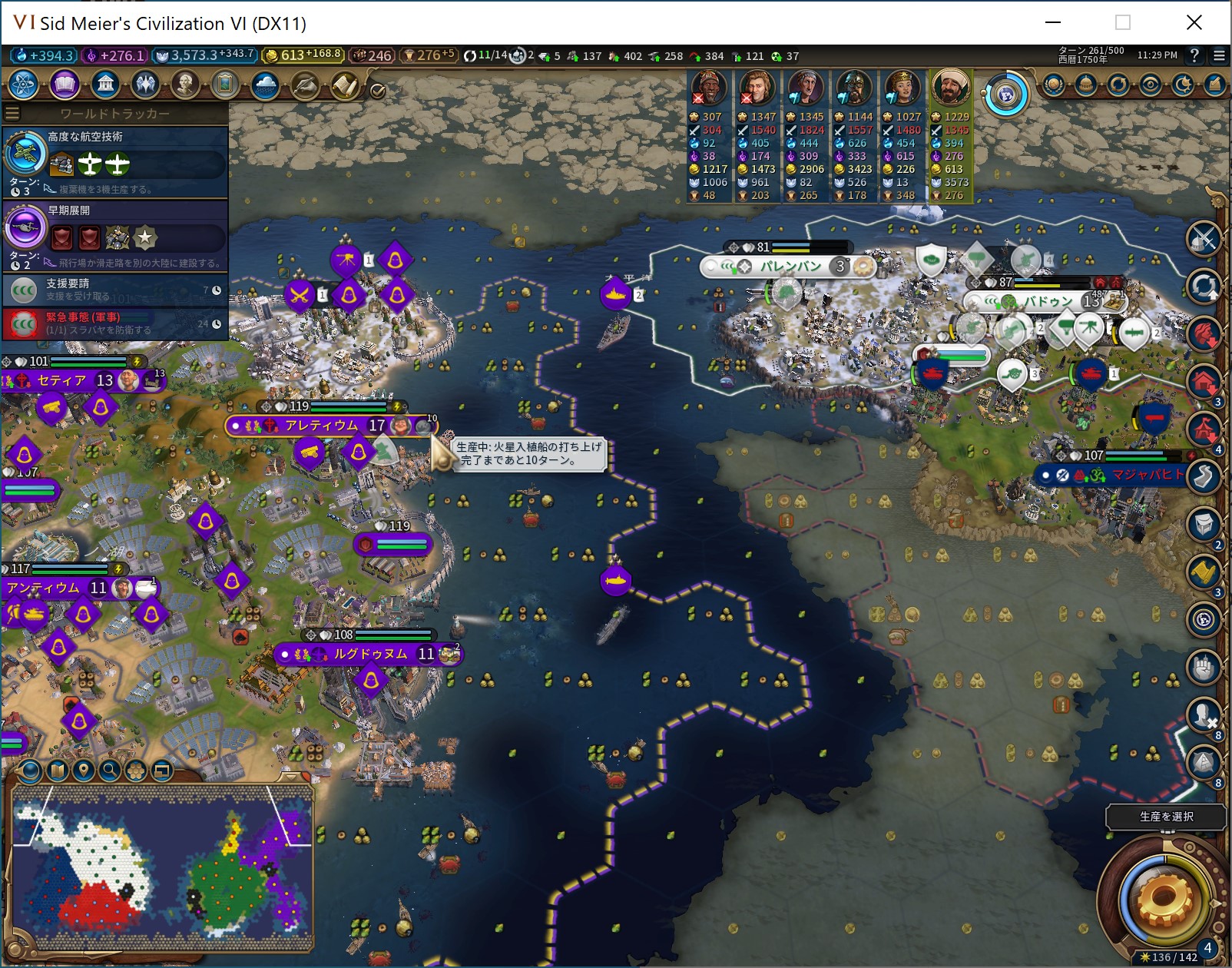The height and width of the screenshot is (968, 1232).
Task: Open the civics tree book icon
Action: (65, 85)
